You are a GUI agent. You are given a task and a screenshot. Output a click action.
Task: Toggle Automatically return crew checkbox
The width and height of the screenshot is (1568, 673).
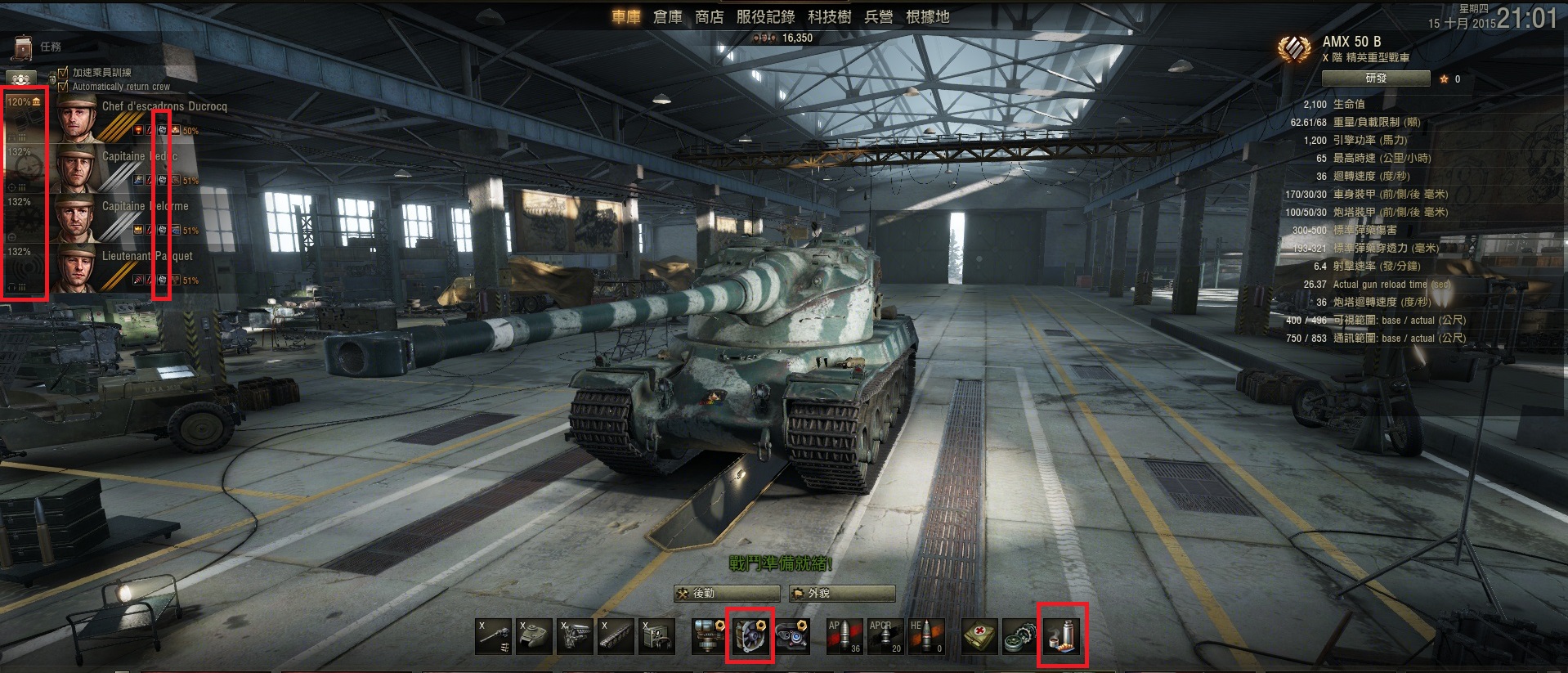click(x=64, y=86)
